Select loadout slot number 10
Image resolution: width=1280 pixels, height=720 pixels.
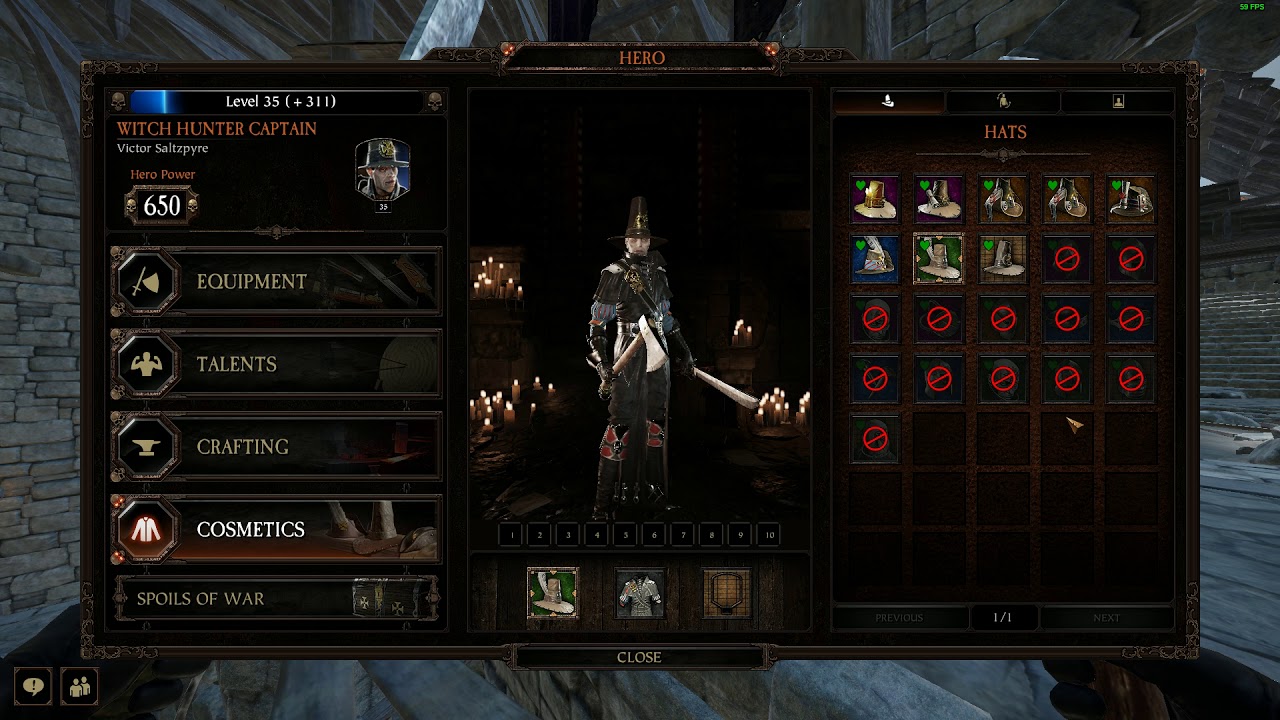coord(769,535)
